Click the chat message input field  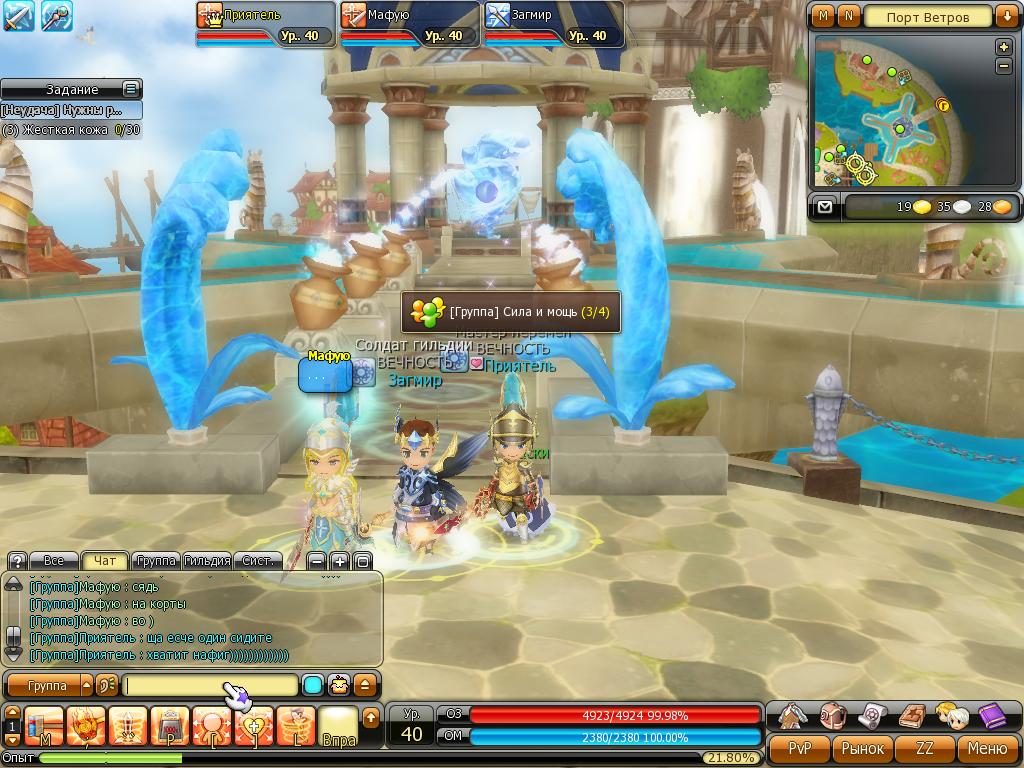[x=211, y=686]
